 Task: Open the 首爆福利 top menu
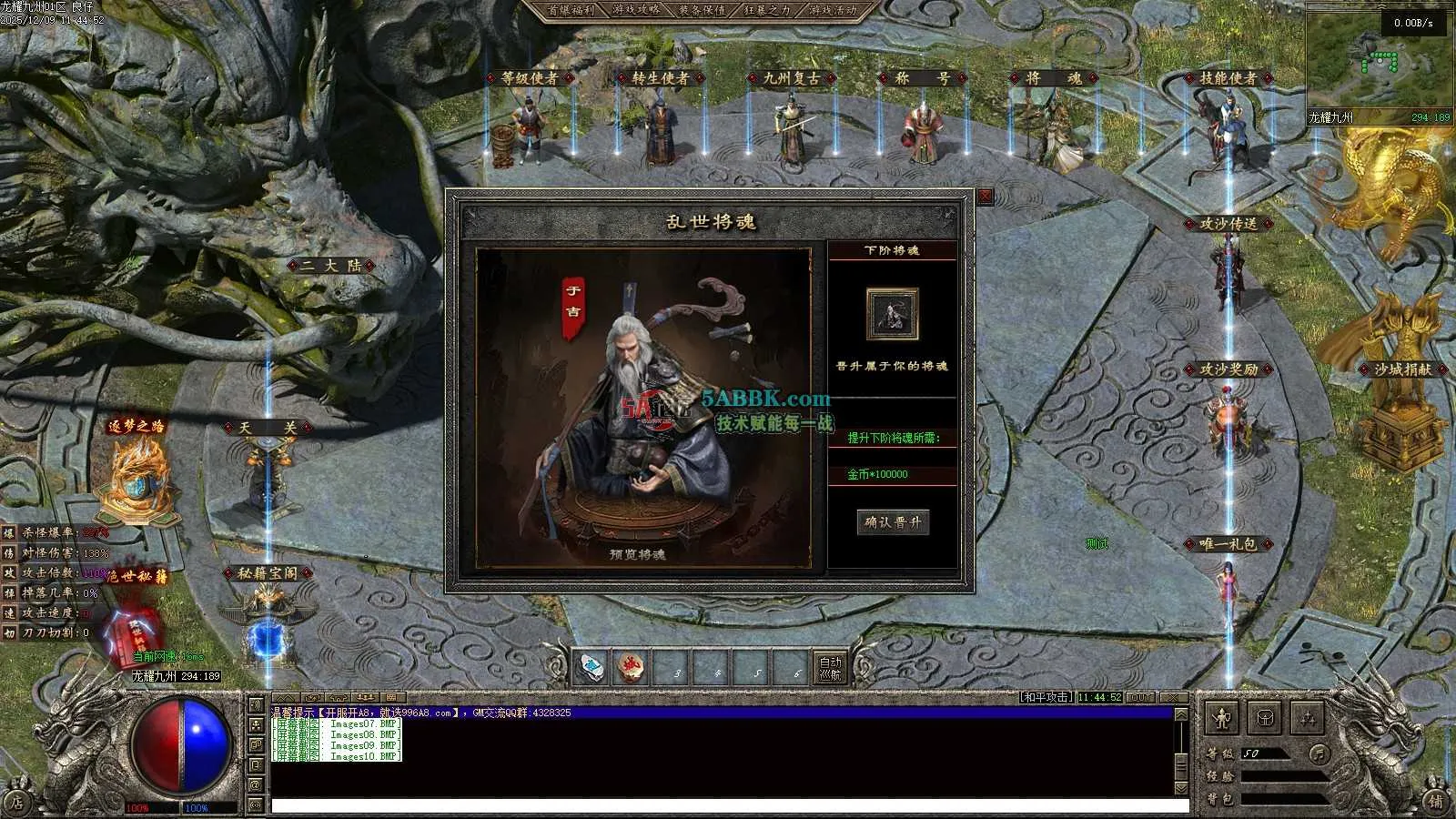coord(570,10)
